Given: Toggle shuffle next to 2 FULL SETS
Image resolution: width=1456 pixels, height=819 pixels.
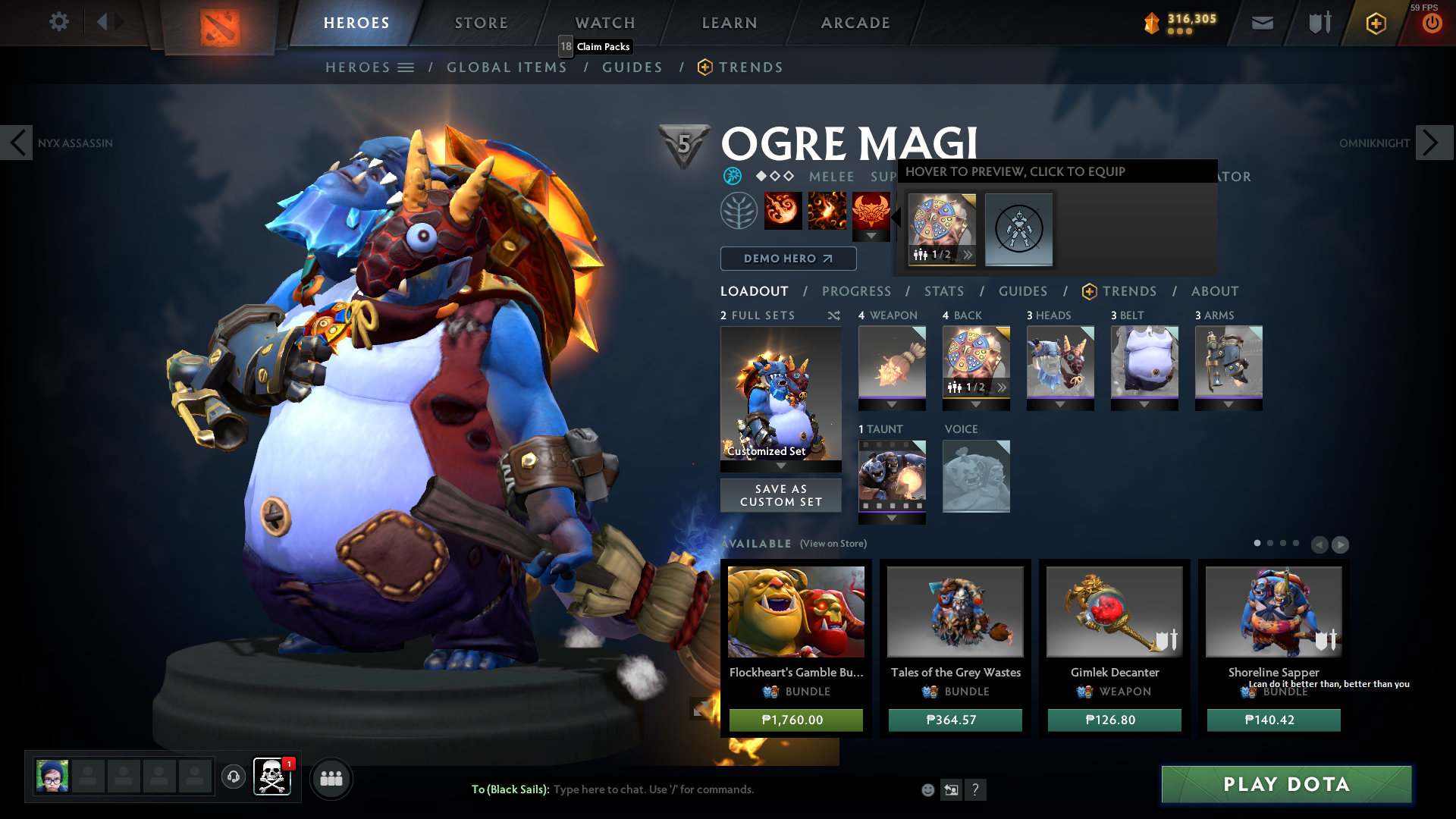Looking at the screenshot, I should [833, 315].
